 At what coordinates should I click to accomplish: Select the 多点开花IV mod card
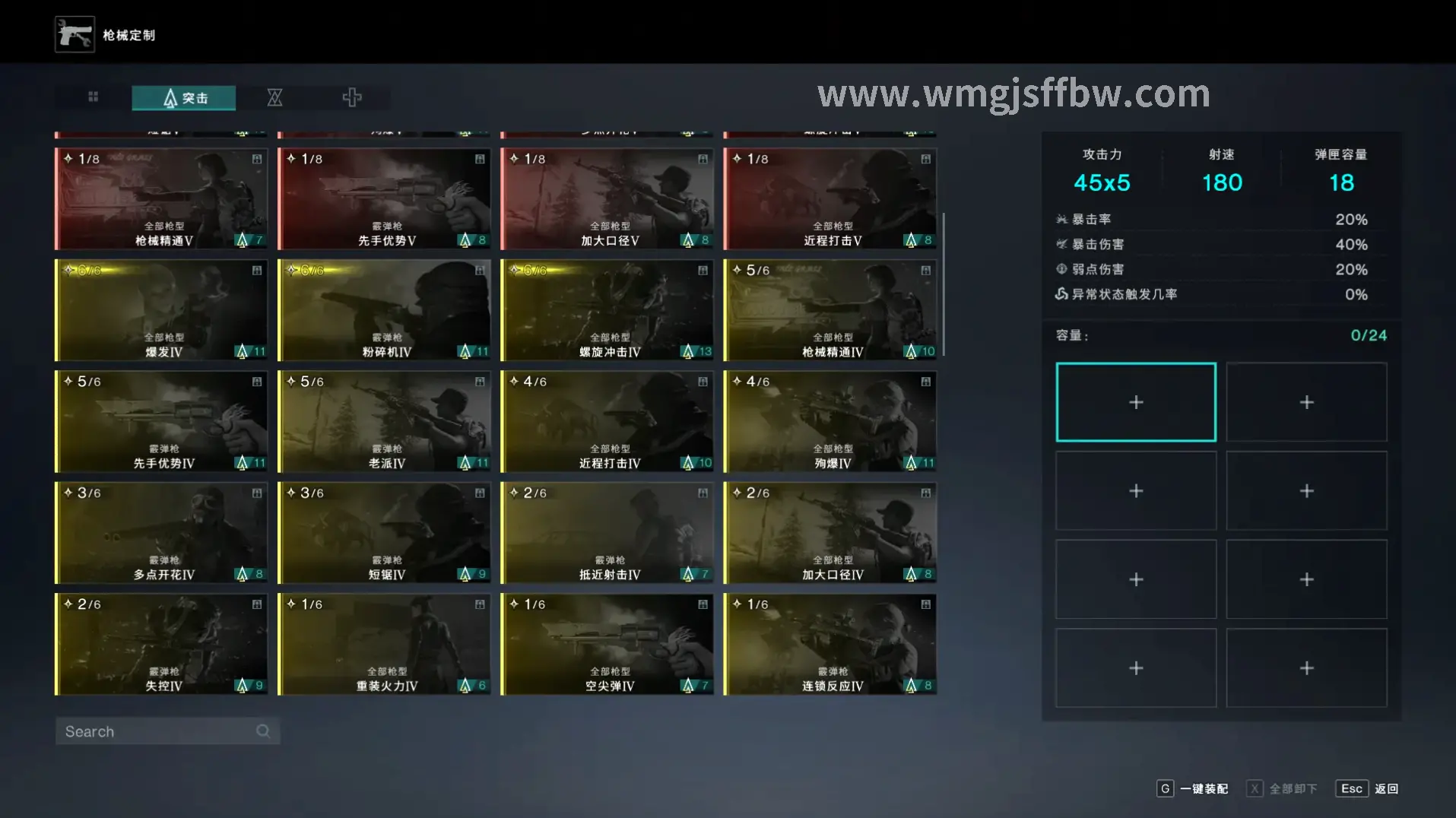(x=161, y=533)
